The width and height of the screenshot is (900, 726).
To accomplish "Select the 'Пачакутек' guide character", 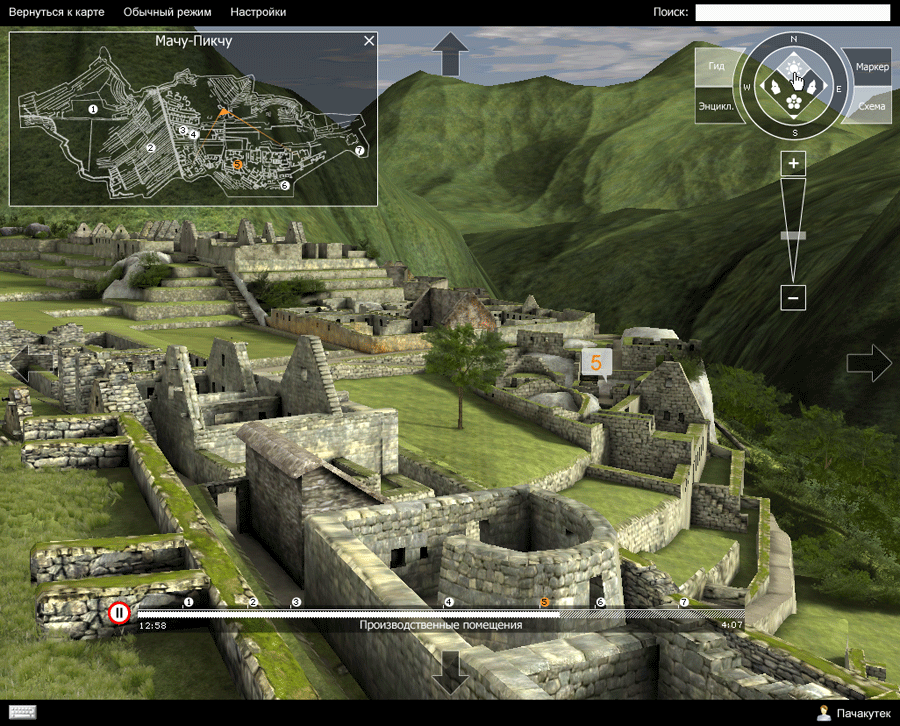I will click(x=854, y=713).
